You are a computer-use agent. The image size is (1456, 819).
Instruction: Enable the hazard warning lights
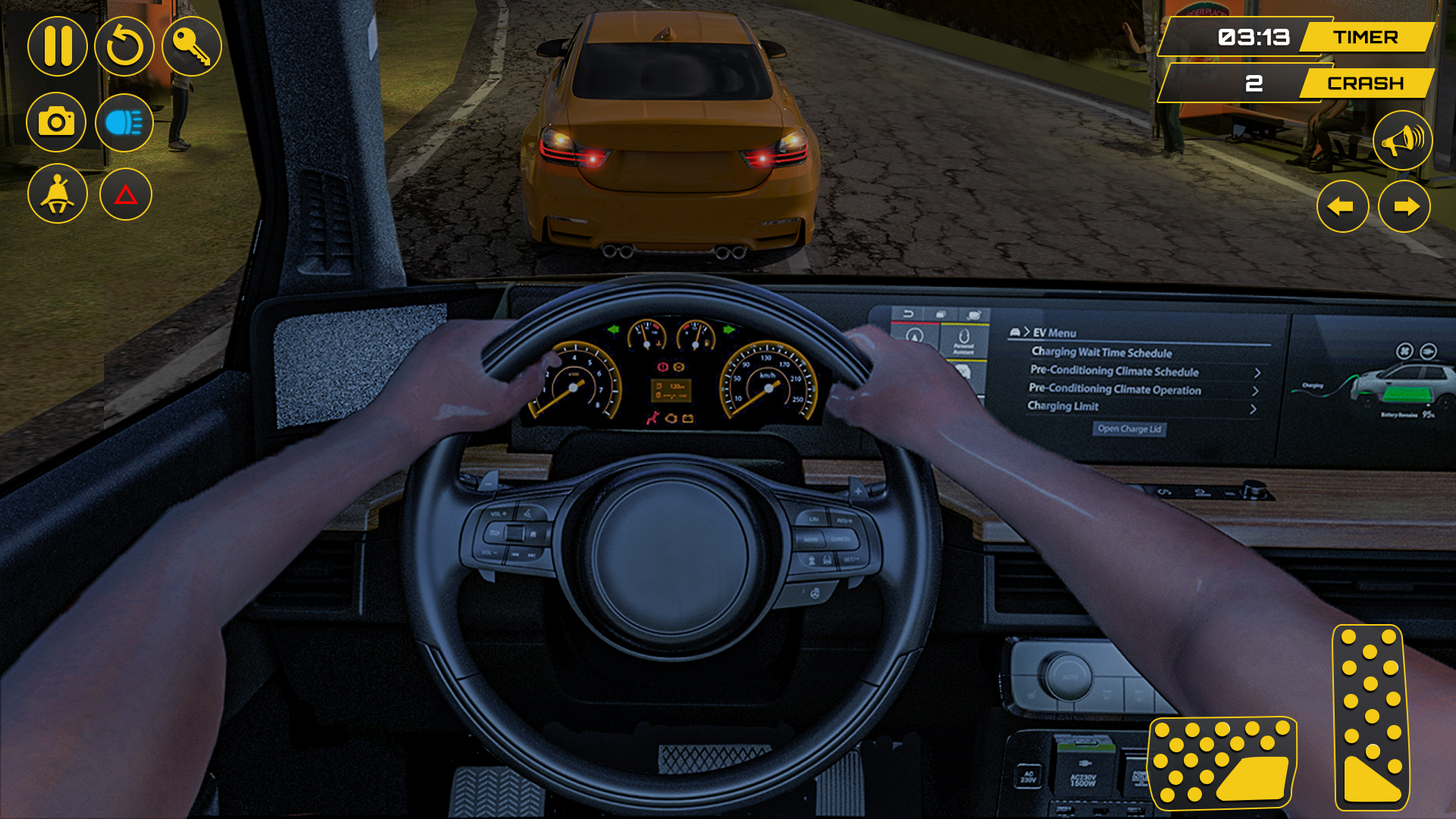click(x=124, y=194)
